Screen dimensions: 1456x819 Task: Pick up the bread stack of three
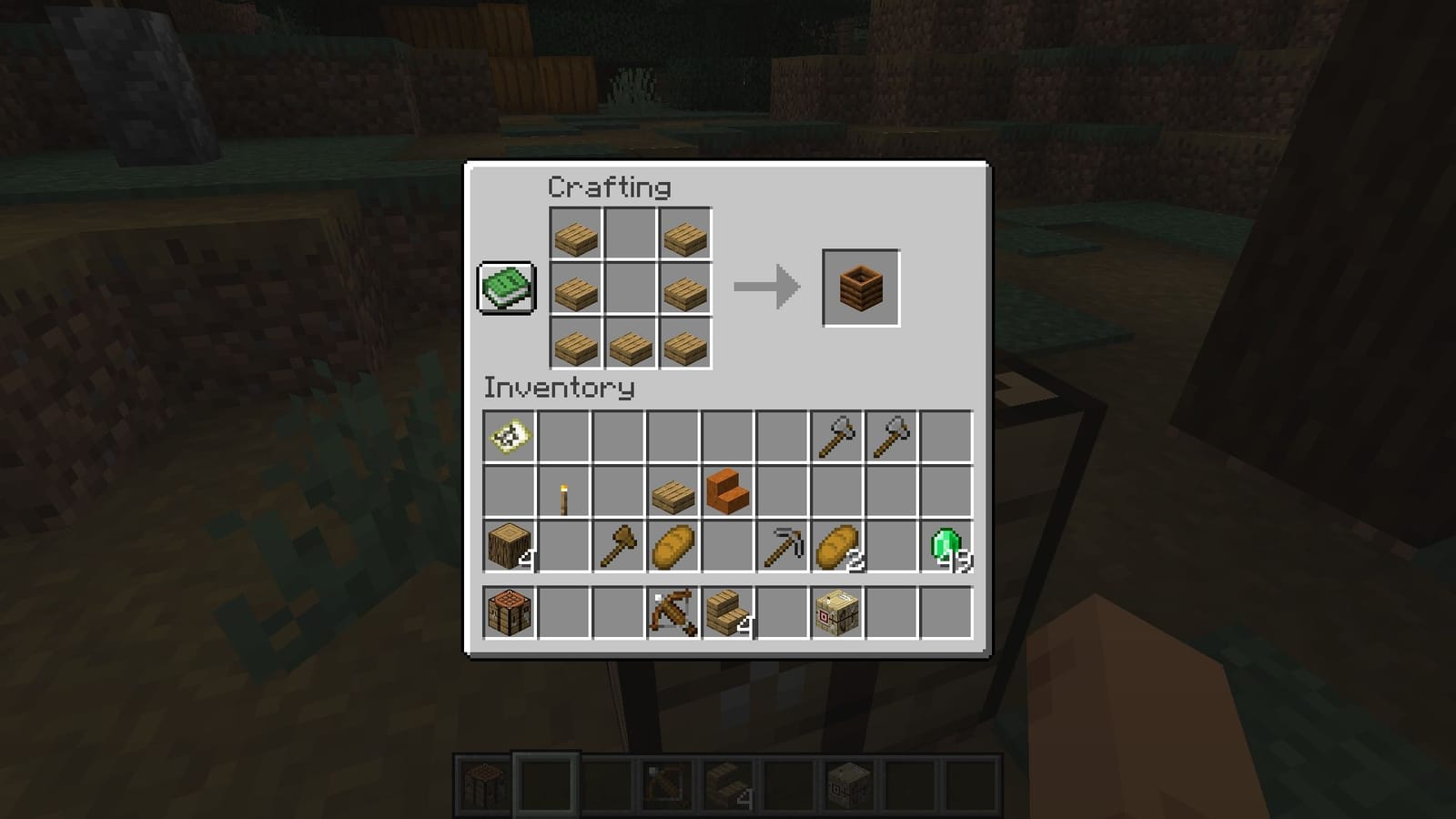[x=834, y=546]
